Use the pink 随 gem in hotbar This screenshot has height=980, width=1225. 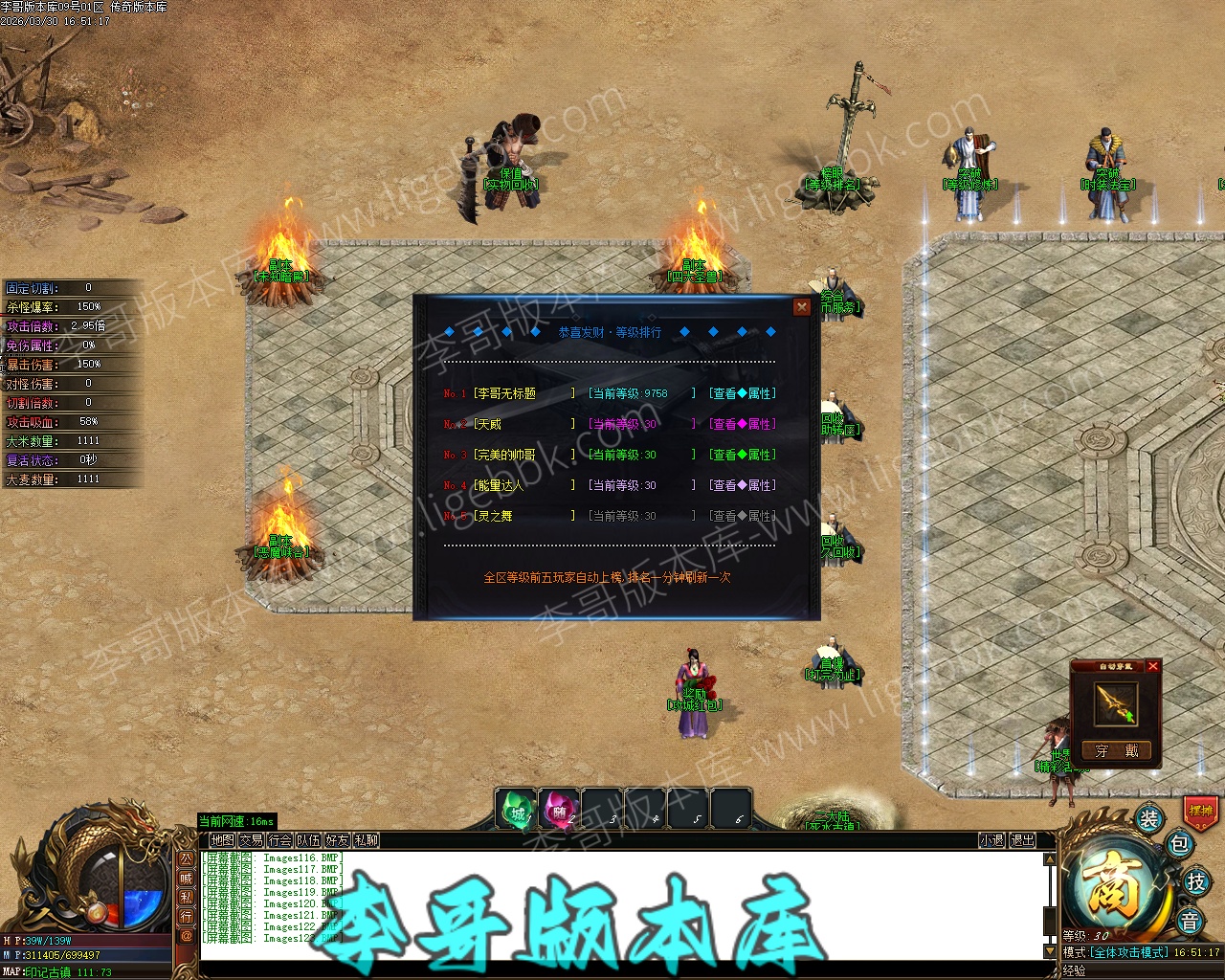pyautogui.click(x=559, y=813)
